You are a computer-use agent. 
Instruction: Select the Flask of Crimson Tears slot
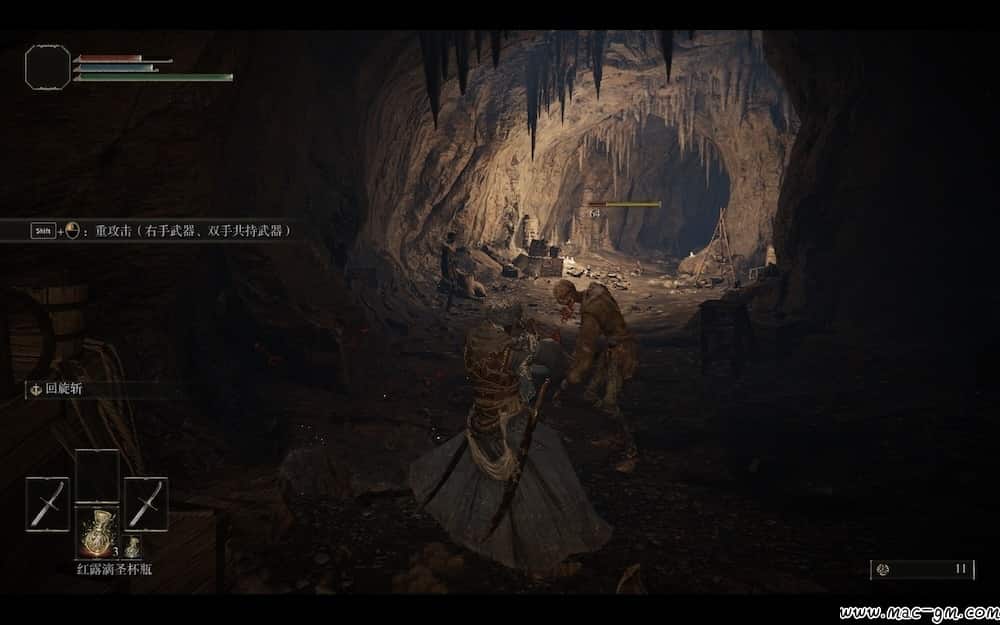pos(96,531)
